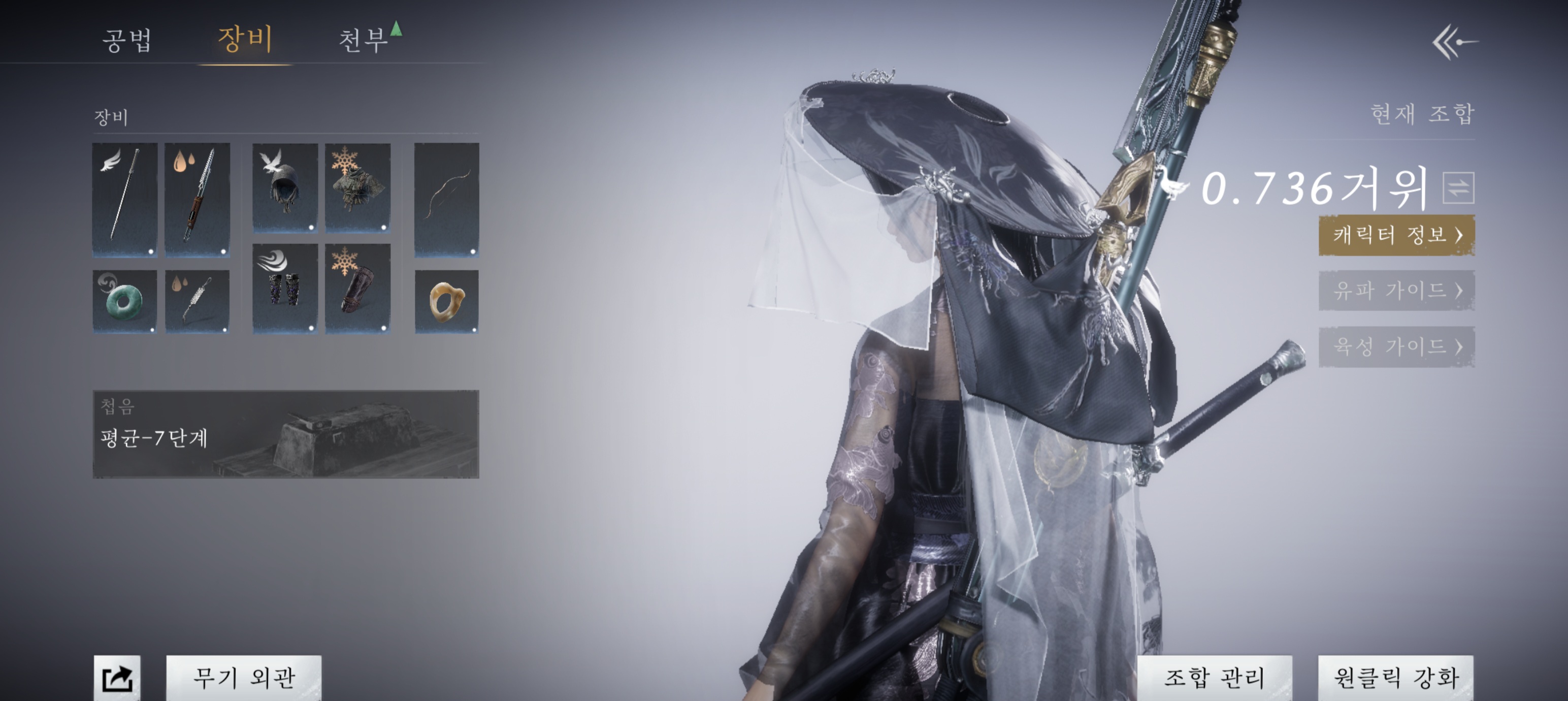
Task: Open 캐릭터 정보 character info
Action: (1396, 235)
